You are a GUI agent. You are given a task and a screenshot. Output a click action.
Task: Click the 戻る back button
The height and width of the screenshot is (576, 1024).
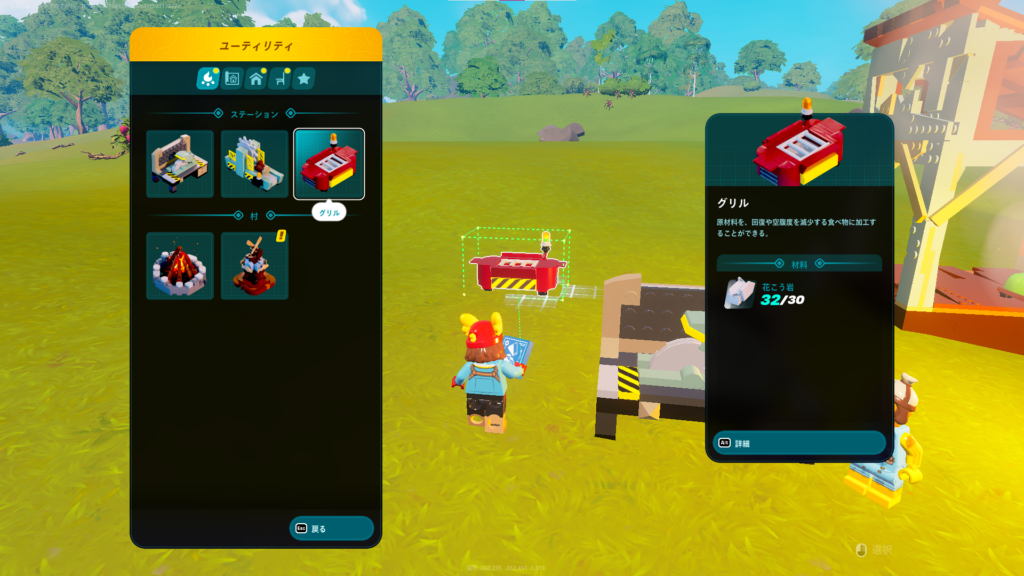tap(331, 528)
